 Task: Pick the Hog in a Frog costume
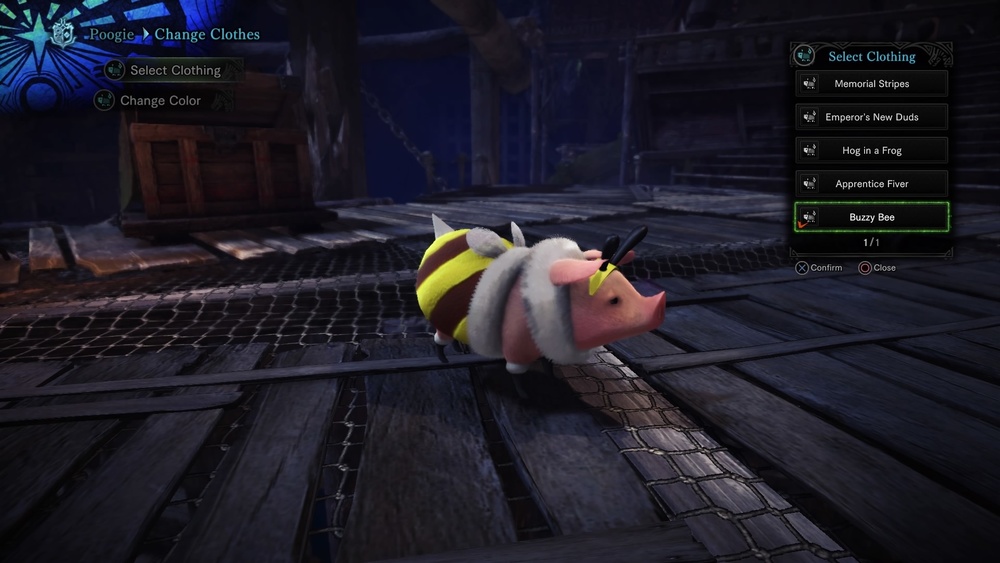pyautogui.click(x=871, y=151)
